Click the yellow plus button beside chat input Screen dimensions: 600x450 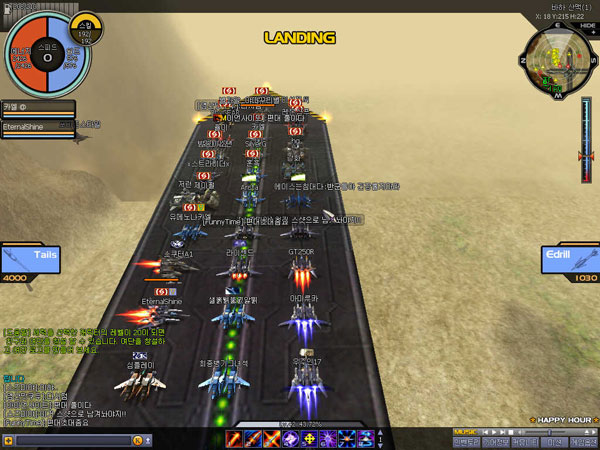[x=8, y=440]
